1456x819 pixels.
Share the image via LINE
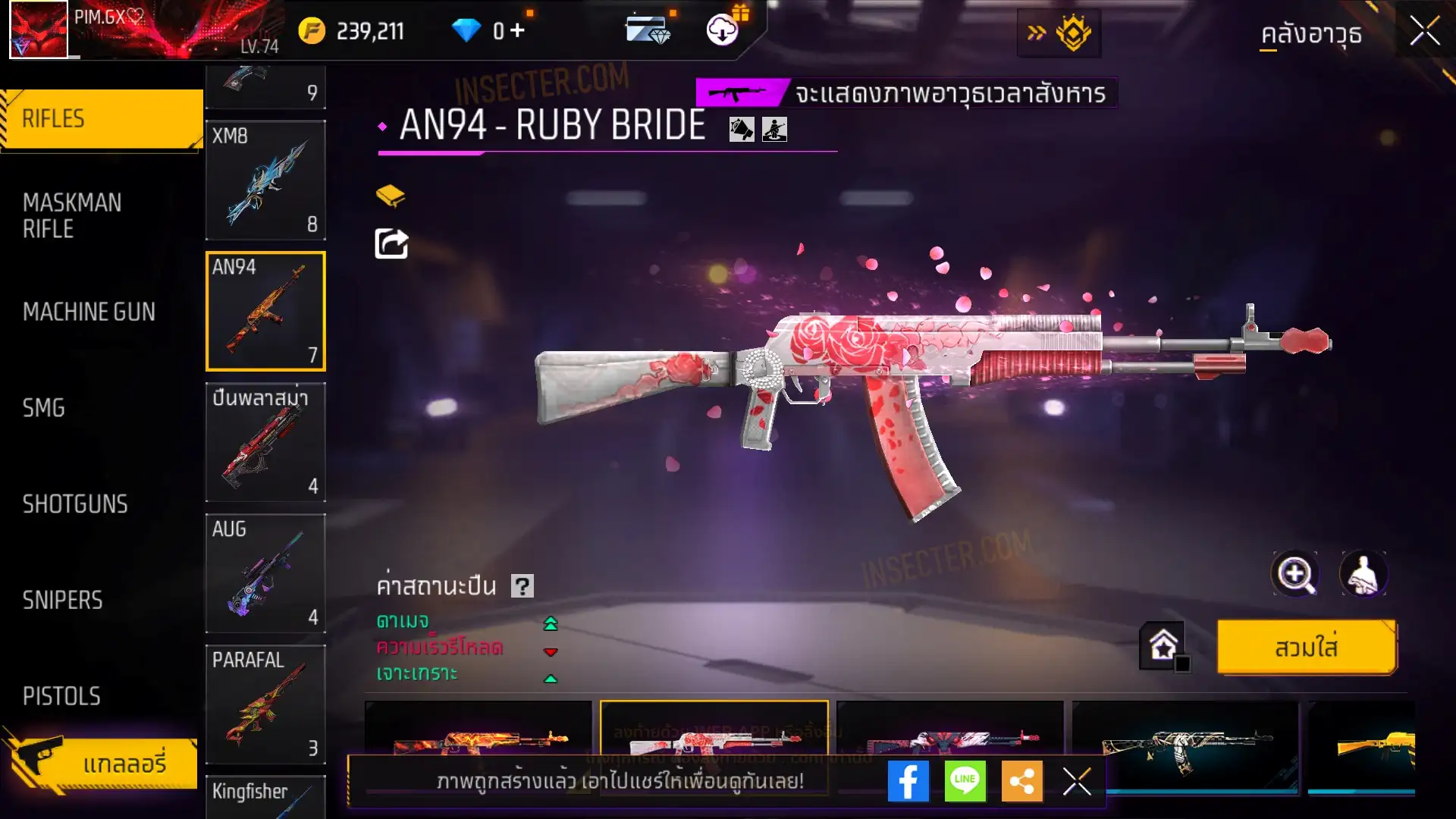pyautogui.click(x=965, y=781)
